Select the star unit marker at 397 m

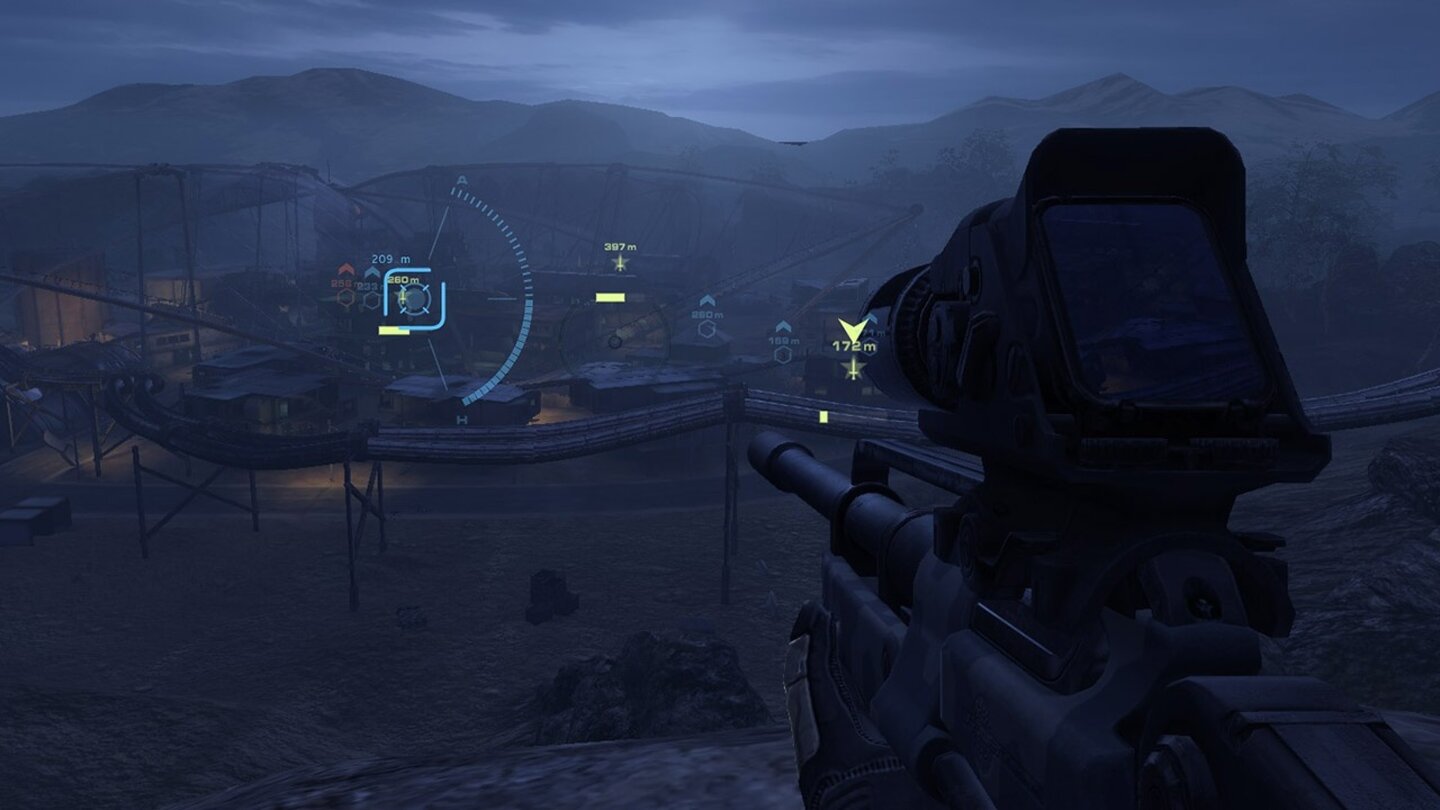click(620, 262)
